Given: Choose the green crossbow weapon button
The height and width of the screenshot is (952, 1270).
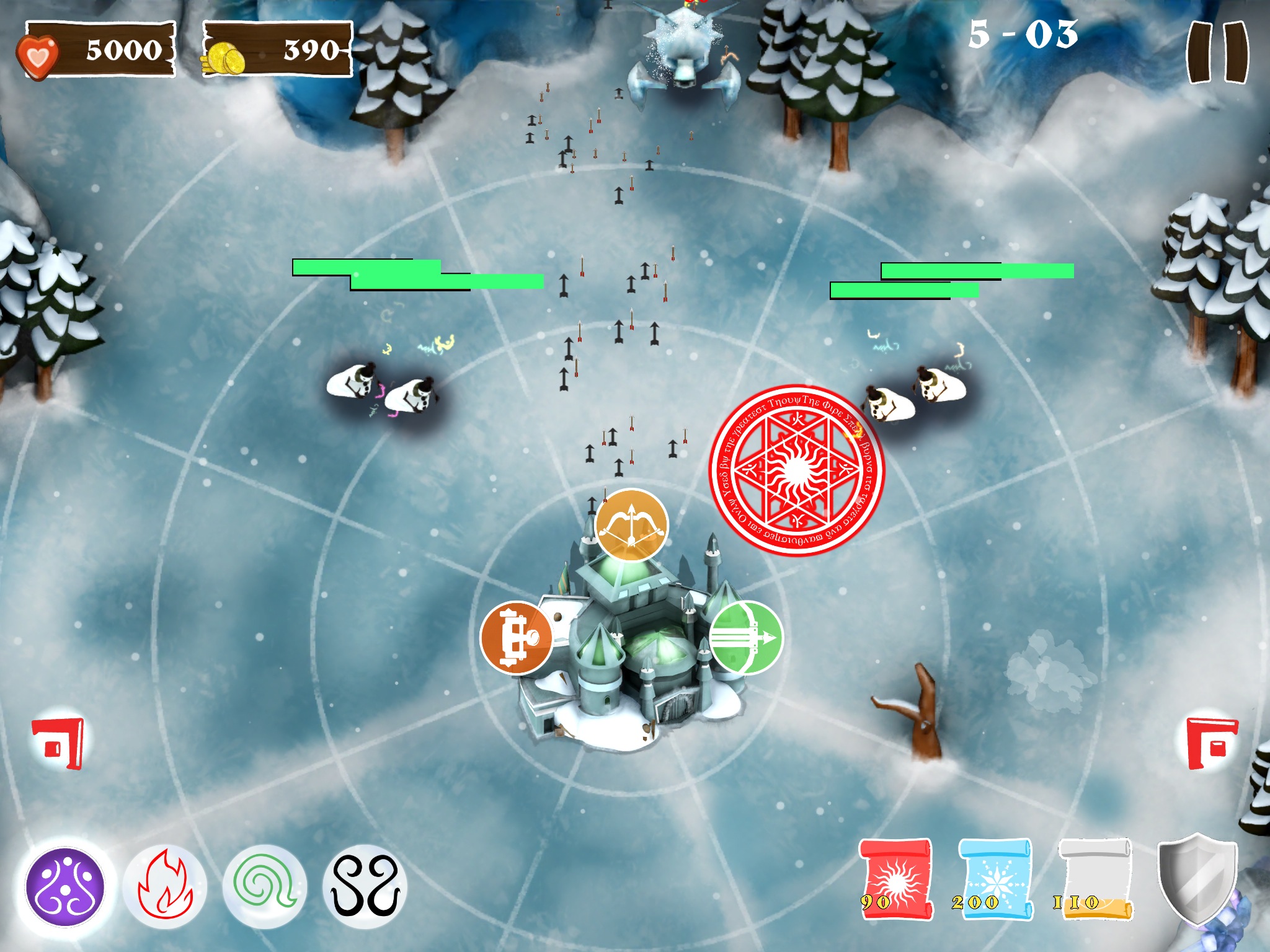Looking at the screenshot, I should tap(745, 638).
